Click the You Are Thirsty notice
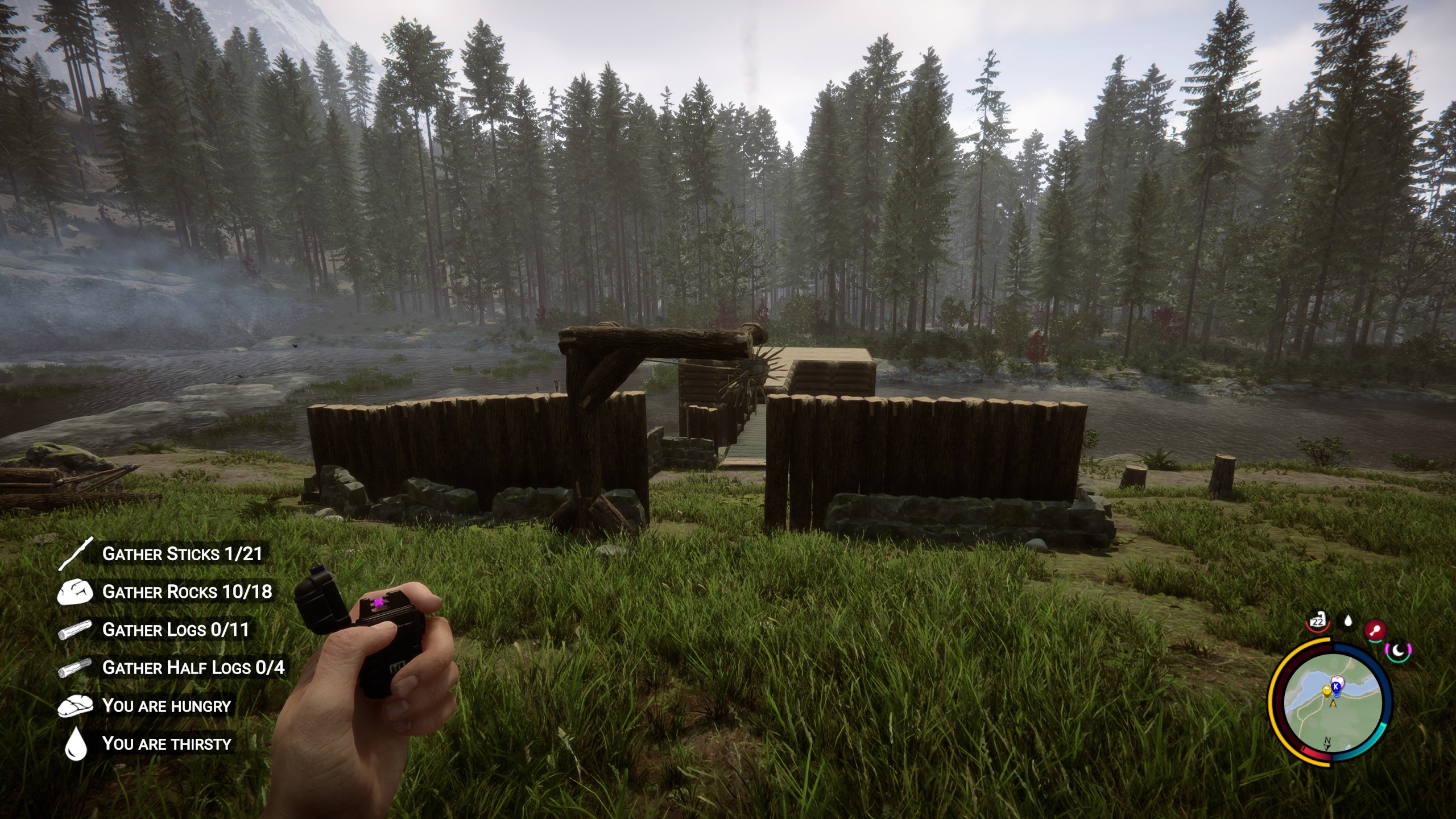The image size is (1456, 819). point(166,744)
